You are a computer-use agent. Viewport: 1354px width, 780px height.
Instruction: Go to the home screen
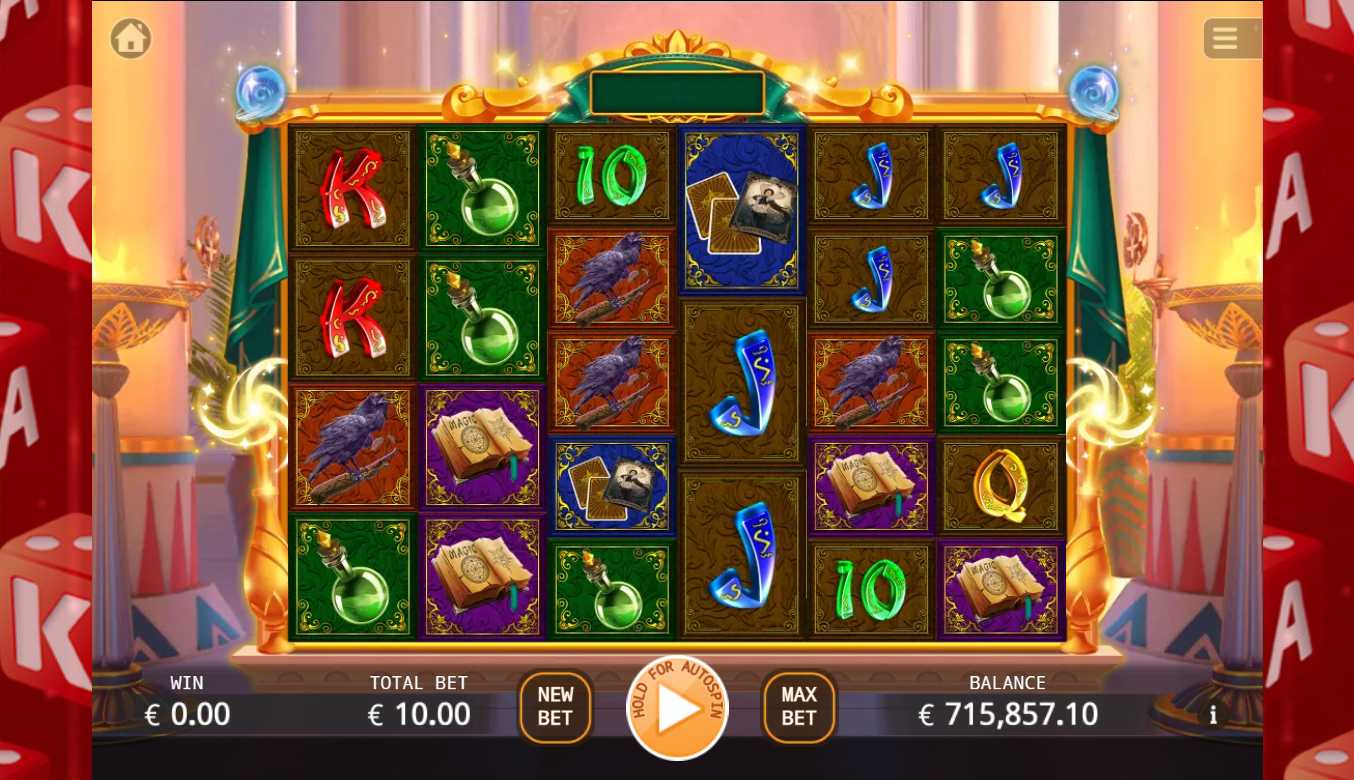[131, 39]
